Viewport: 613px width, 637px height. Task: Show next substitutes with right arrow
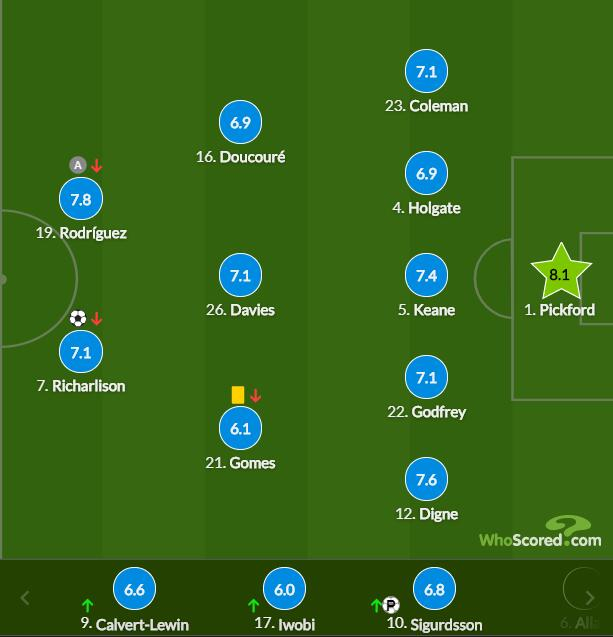pos(590,598)
